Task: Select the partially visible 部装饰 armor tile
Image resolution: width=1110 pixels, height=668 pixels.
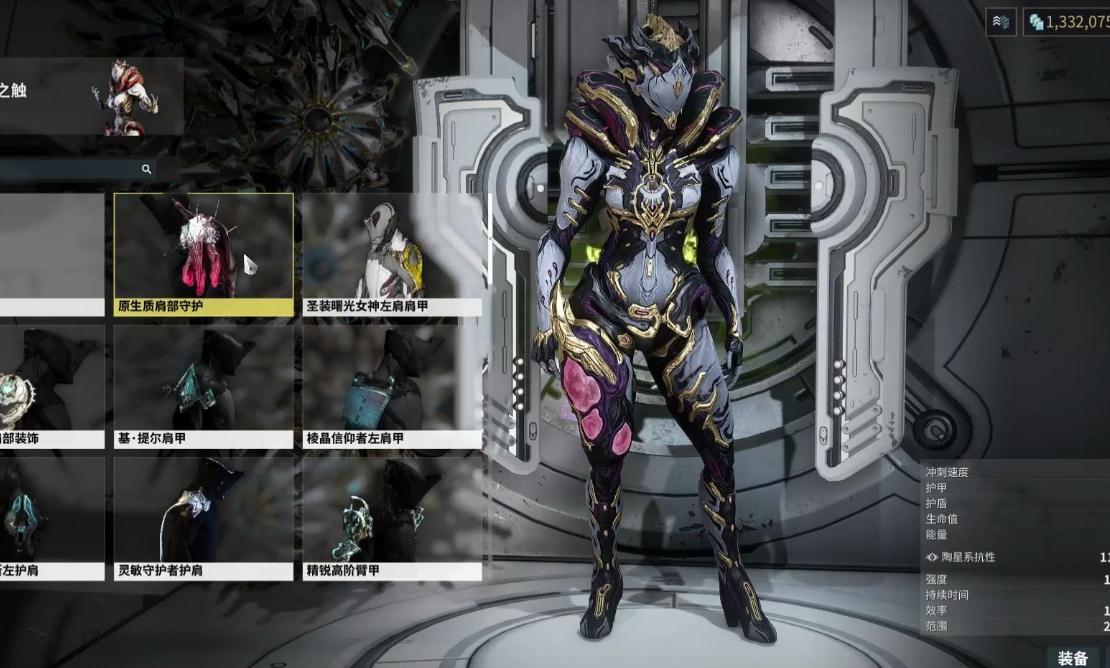Action: 52,386
